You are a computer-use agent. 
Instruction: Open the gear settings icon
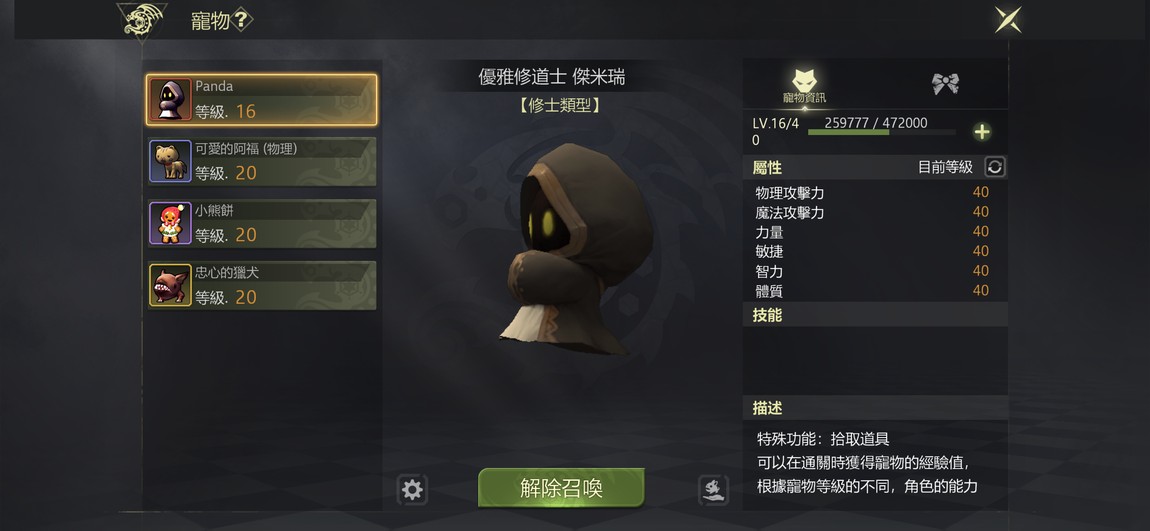coord(412,489)
